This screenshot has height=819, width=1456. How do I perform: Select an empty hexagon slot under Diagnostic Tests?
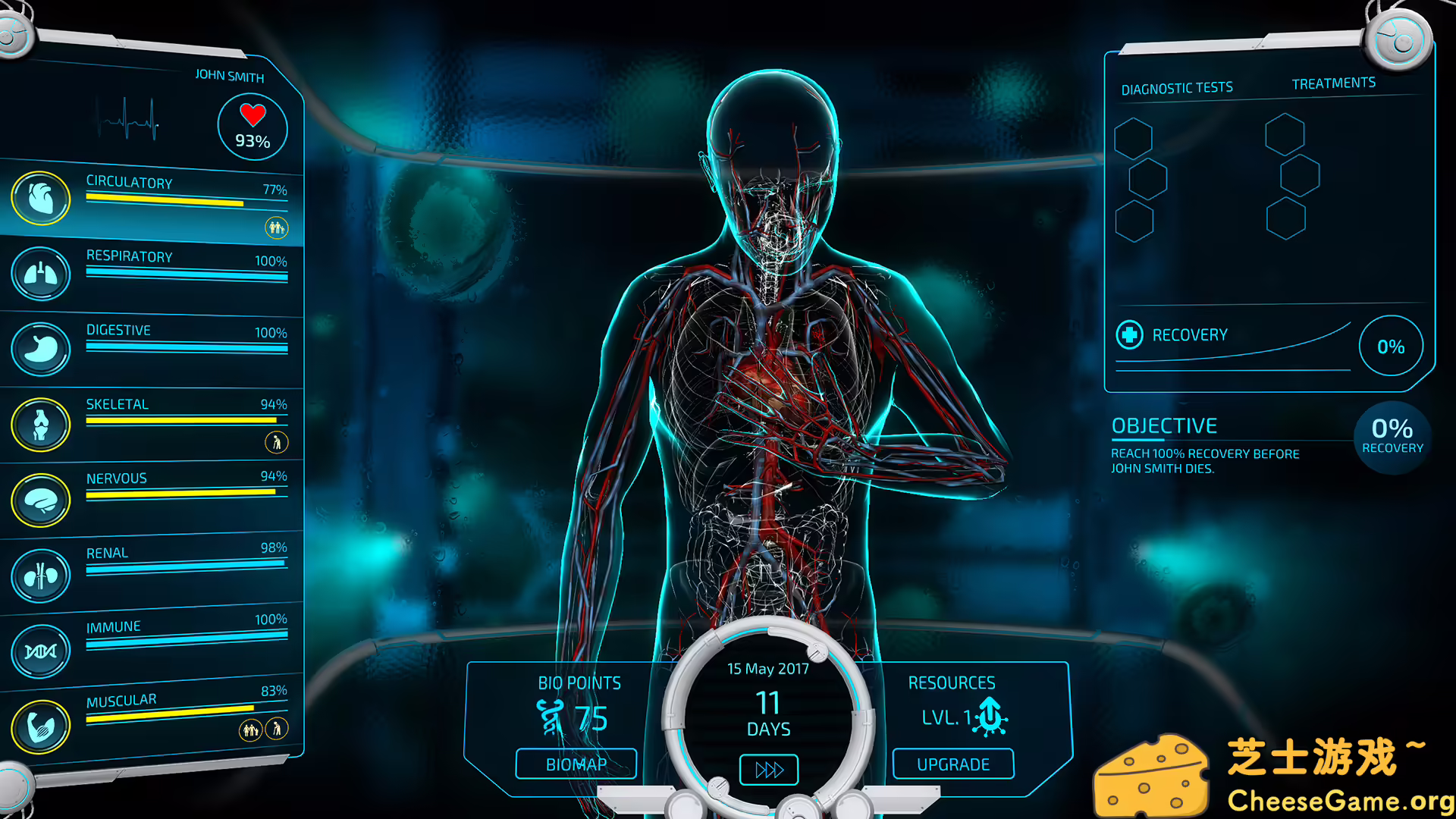pyautogui.click(x=1134, y=140)
